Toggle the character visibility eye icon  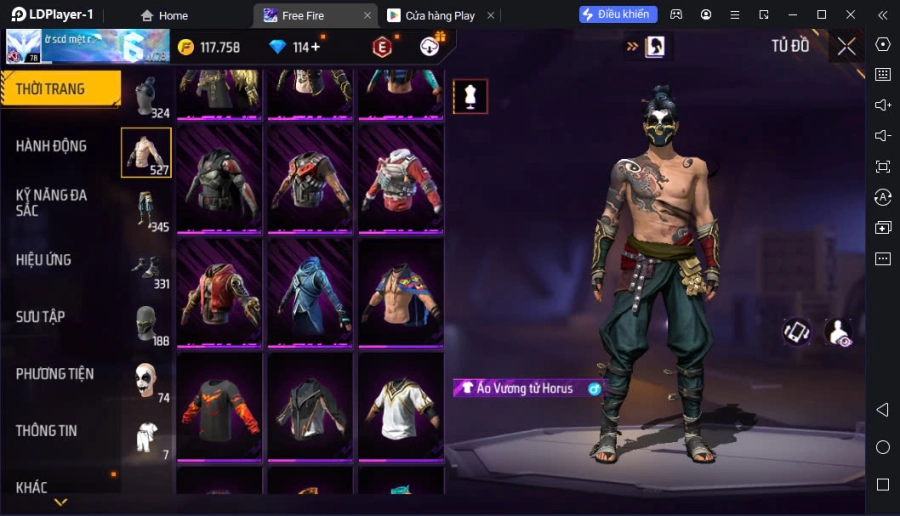click(x=839, y=333)
